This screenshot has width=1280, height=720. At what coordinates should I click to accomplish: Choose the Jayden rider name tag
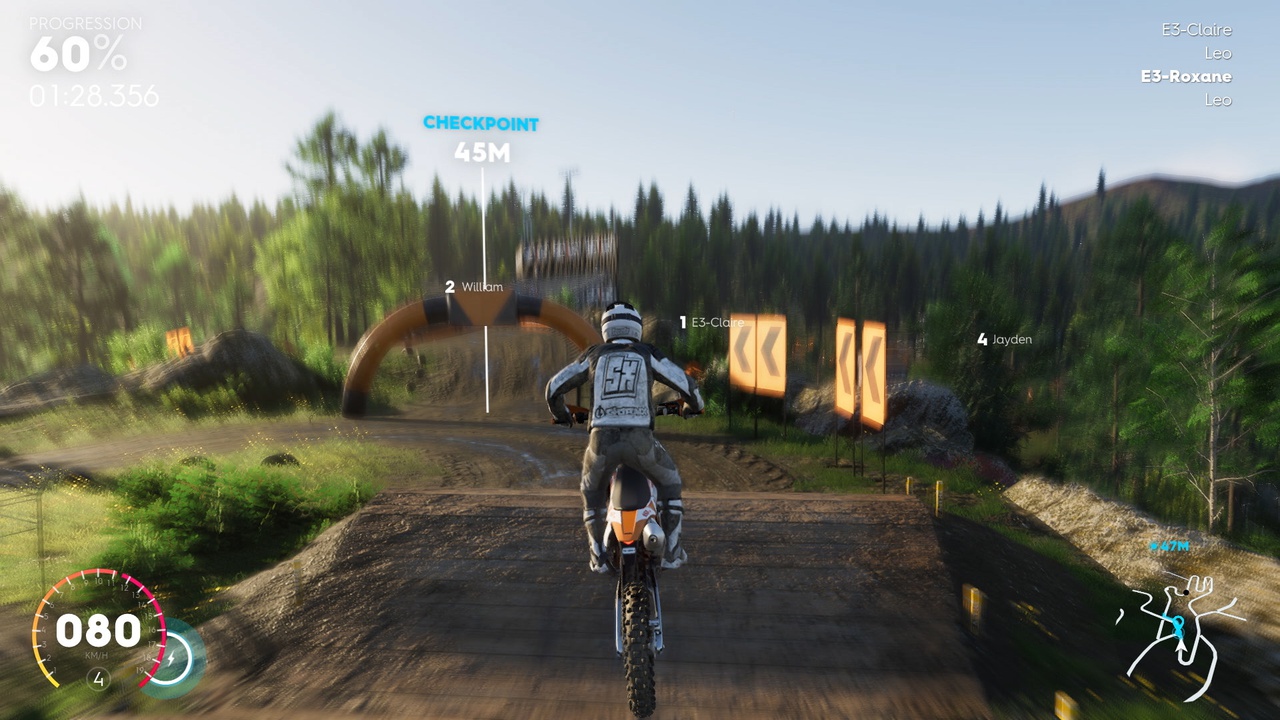[x=1005, y=340]
